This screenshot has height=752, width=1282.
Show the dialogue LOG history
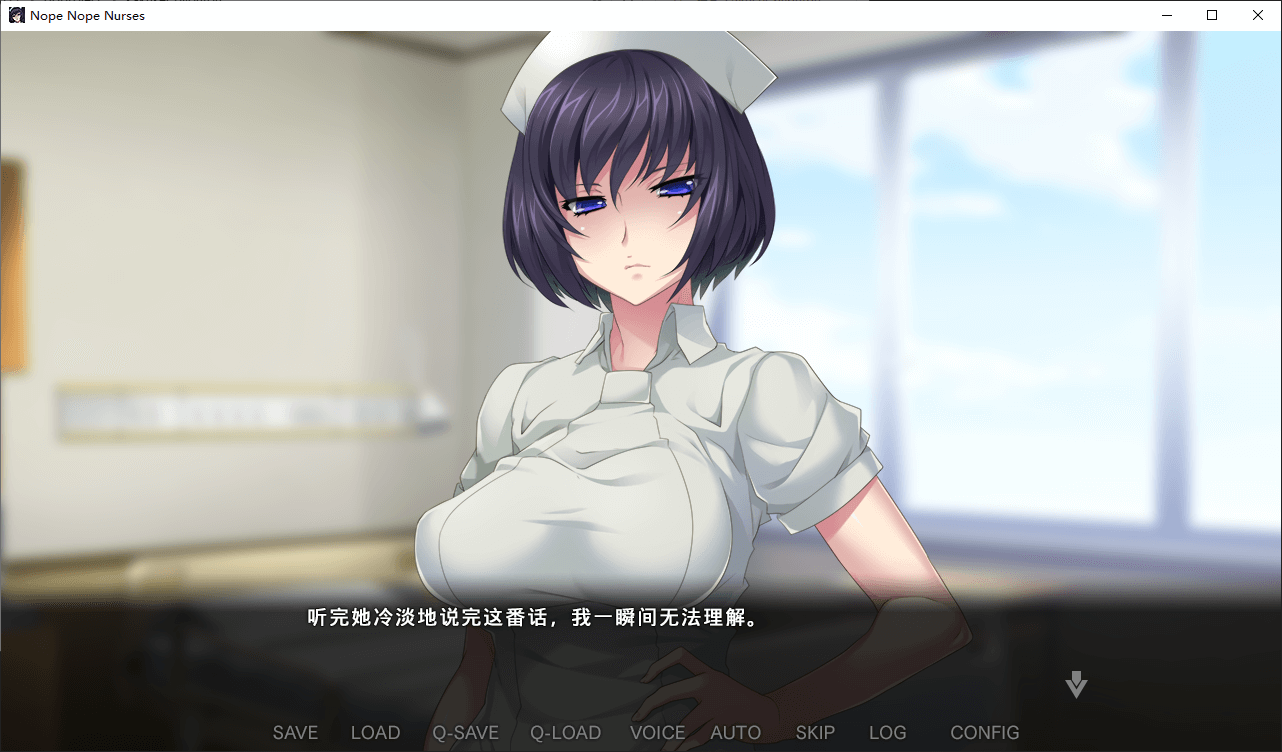887,733
